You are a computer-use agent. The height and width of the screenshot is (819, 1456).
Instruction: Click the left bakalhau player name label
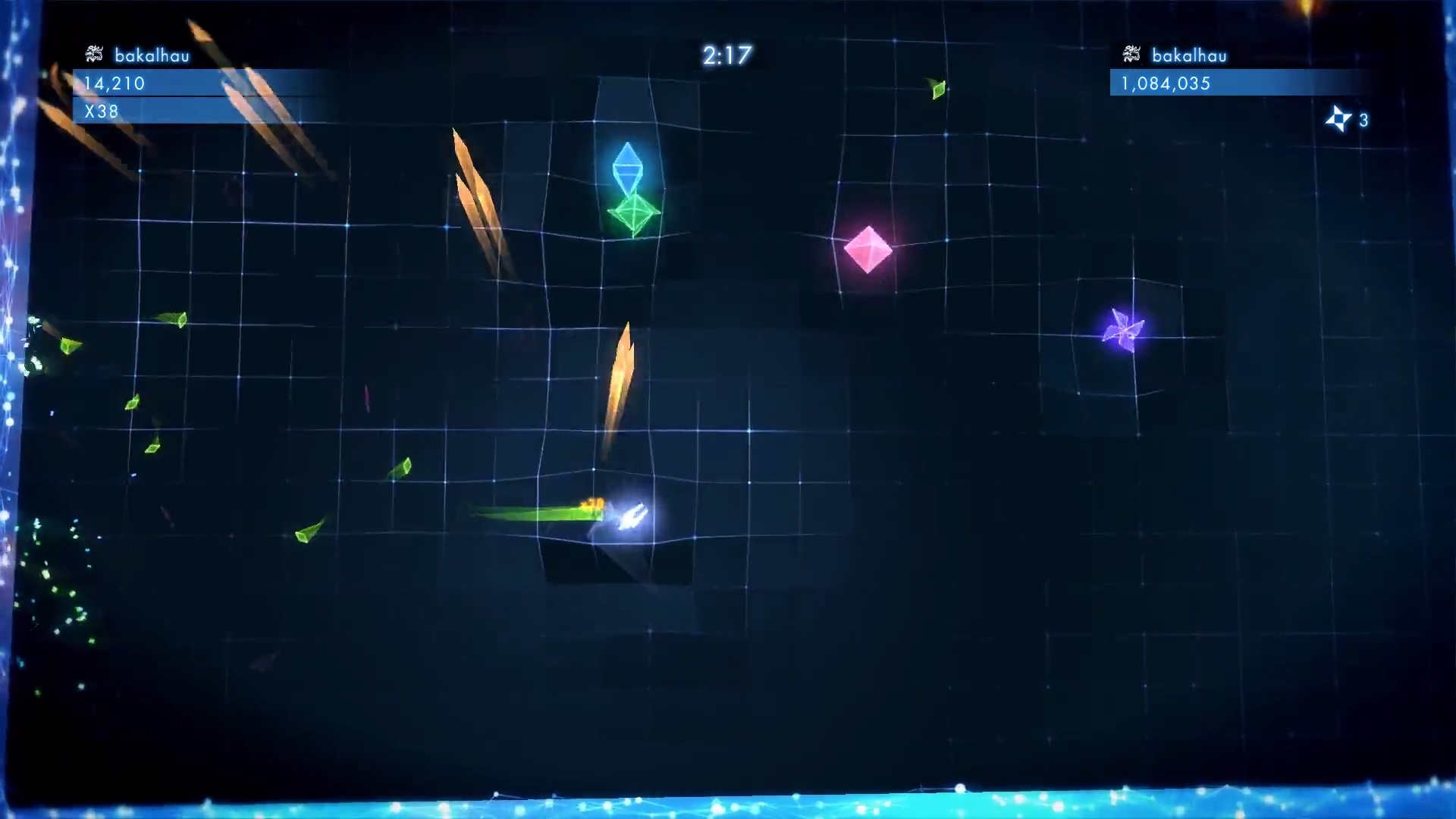tap(150, 55)
